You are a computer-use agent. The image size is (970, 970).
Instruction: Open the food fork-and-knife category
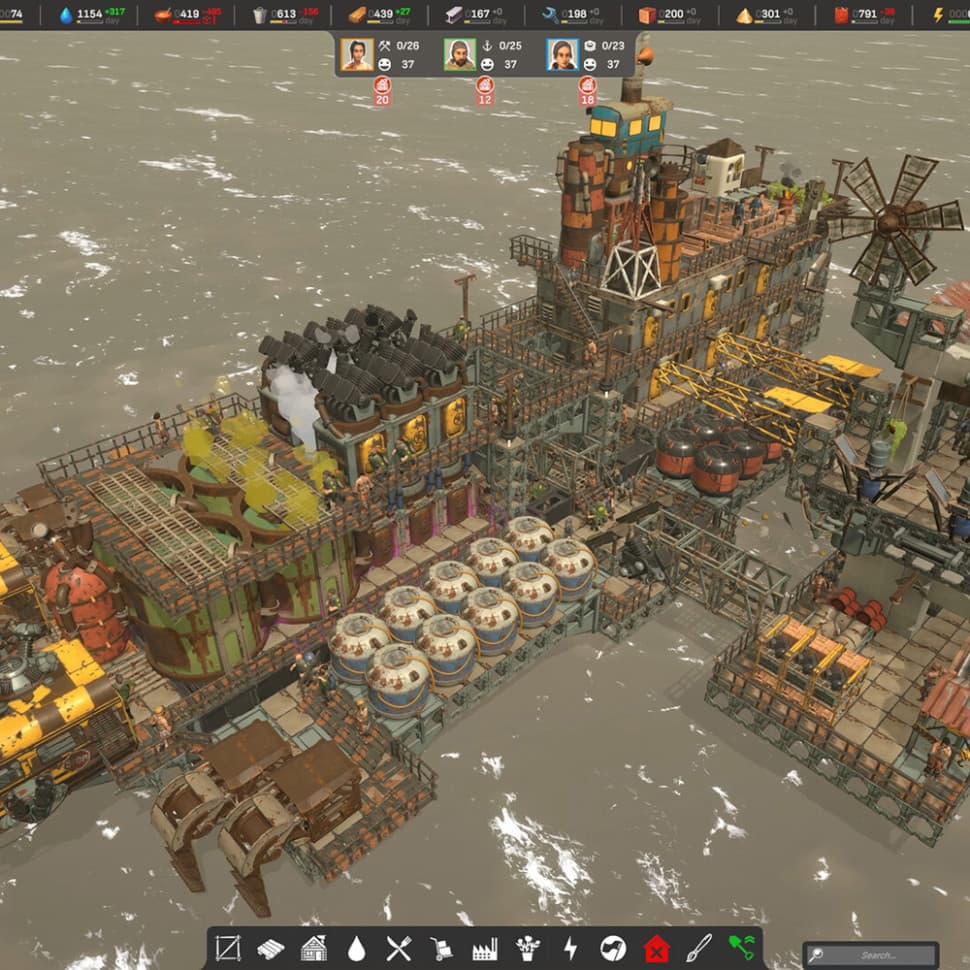click(399, 948)
